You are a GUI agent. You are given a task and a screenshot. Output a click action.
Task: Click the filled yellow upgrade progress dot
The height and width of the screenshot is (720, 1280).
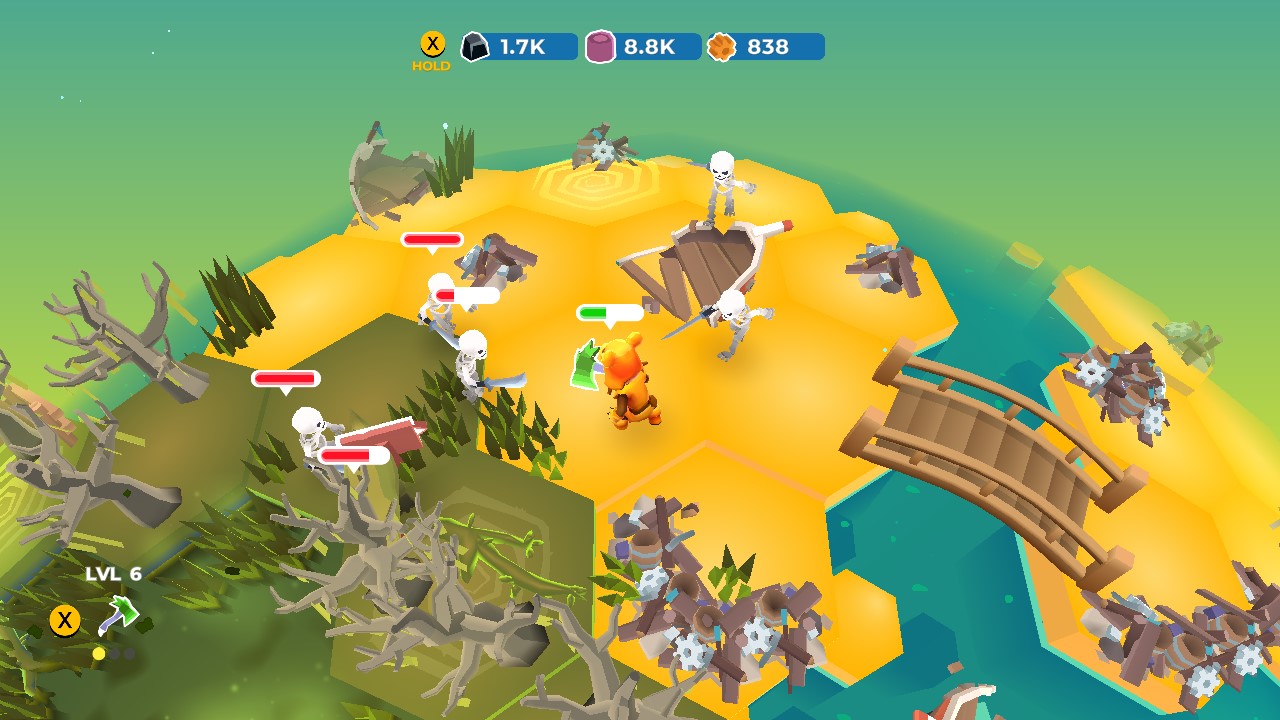98,653
